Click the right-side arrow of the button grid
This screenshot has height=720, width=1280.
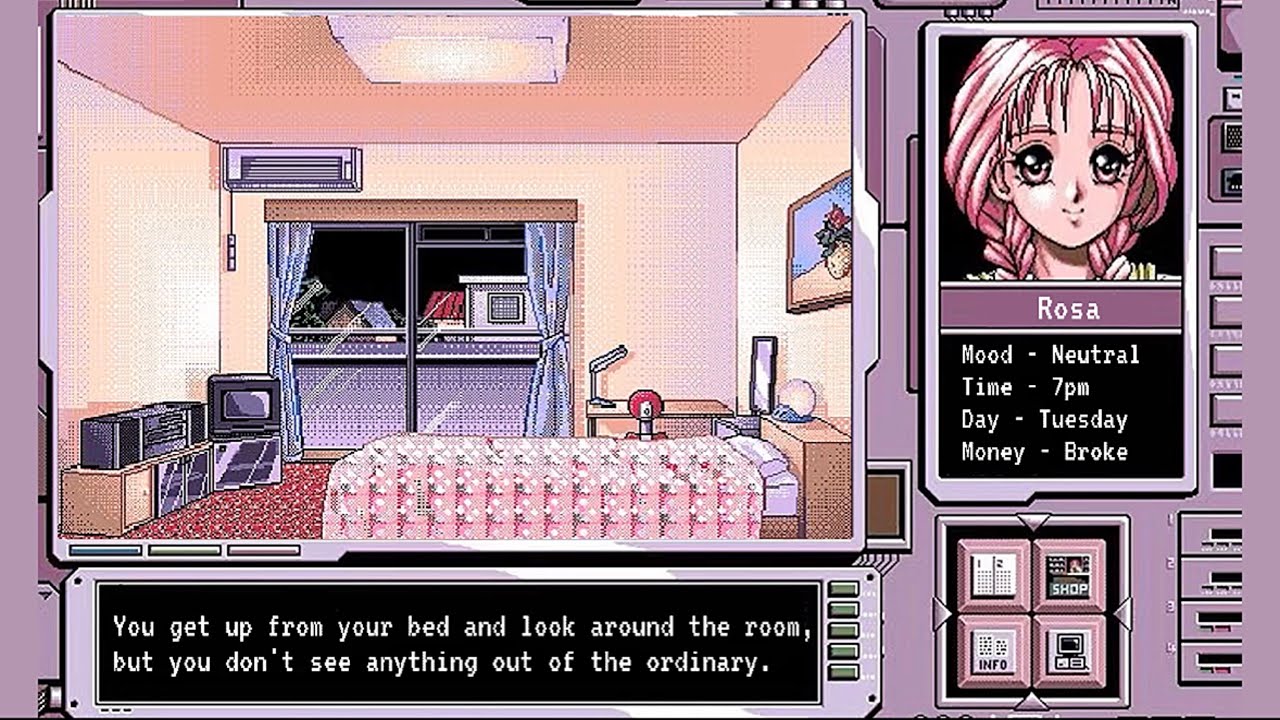tap(1122, 613)
